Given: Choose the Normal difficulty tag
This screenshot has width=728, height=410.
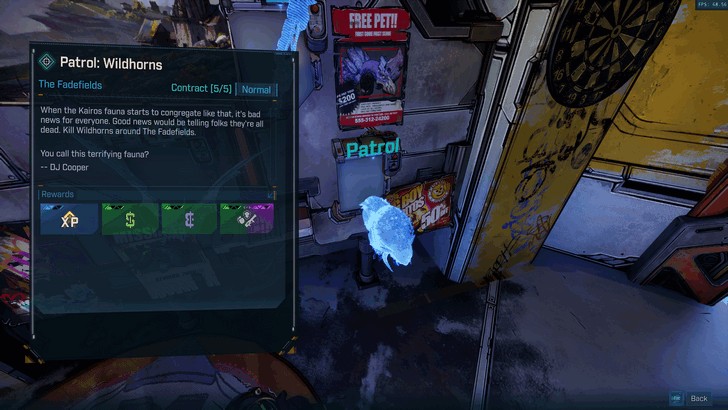Looking at the screenshot, I should (257, 89).
